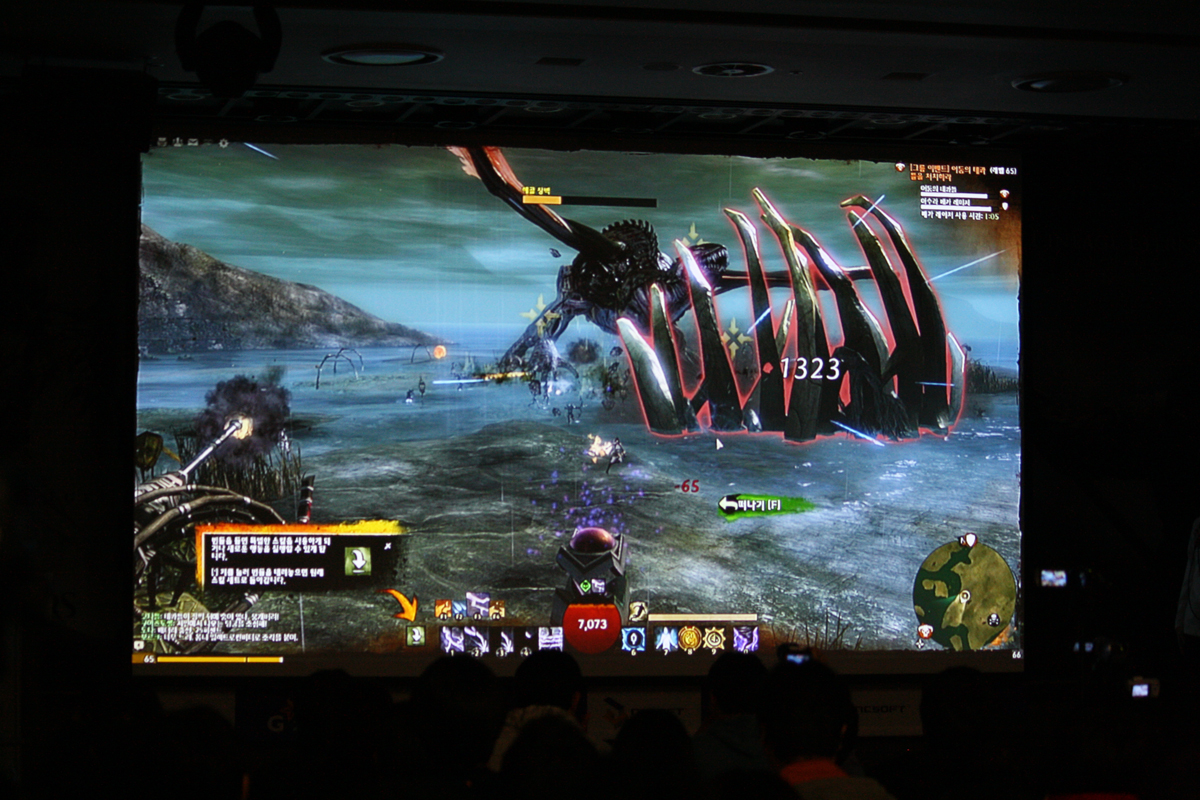This screenshot has height=800, width=1200.
Task: Select the group event title in the tracker
Action: (955, 168)
